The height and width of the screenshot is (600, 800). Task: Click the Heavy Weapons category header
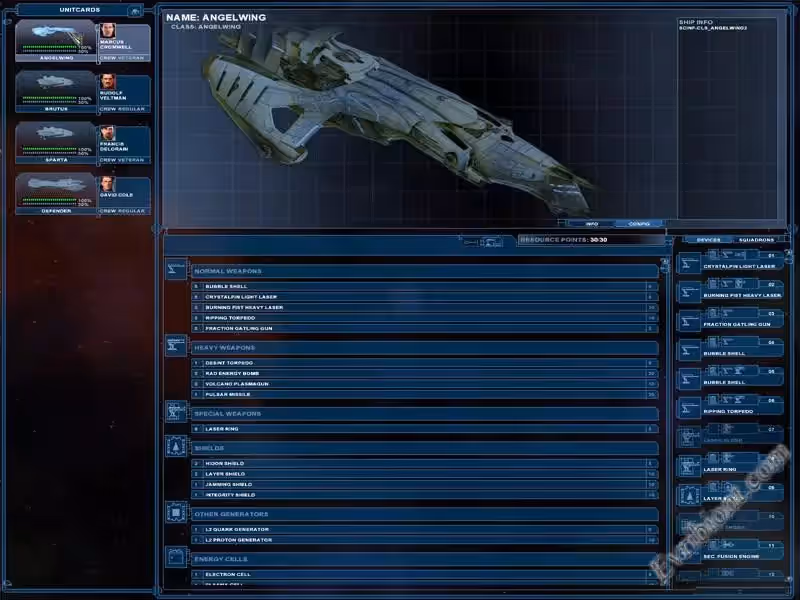coord(420,347)
